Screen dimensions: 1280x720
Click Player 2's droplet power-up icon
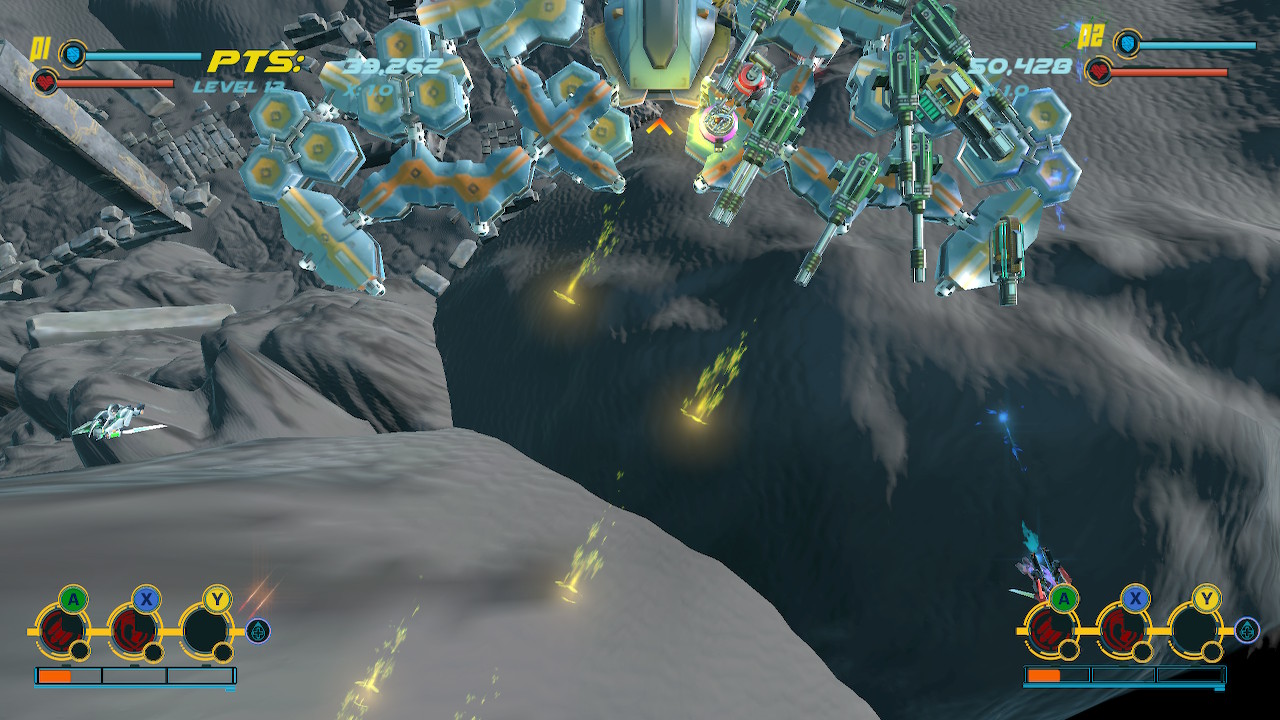(1246, 631)
